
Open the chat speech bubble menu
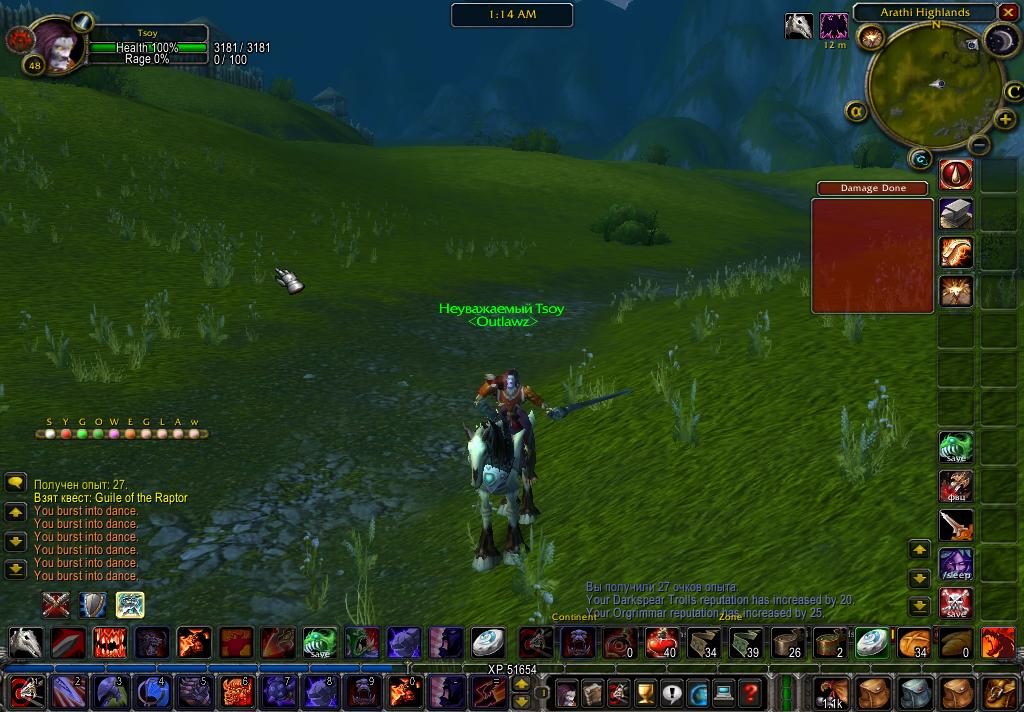pyautogui.click(x=15, y=483)
